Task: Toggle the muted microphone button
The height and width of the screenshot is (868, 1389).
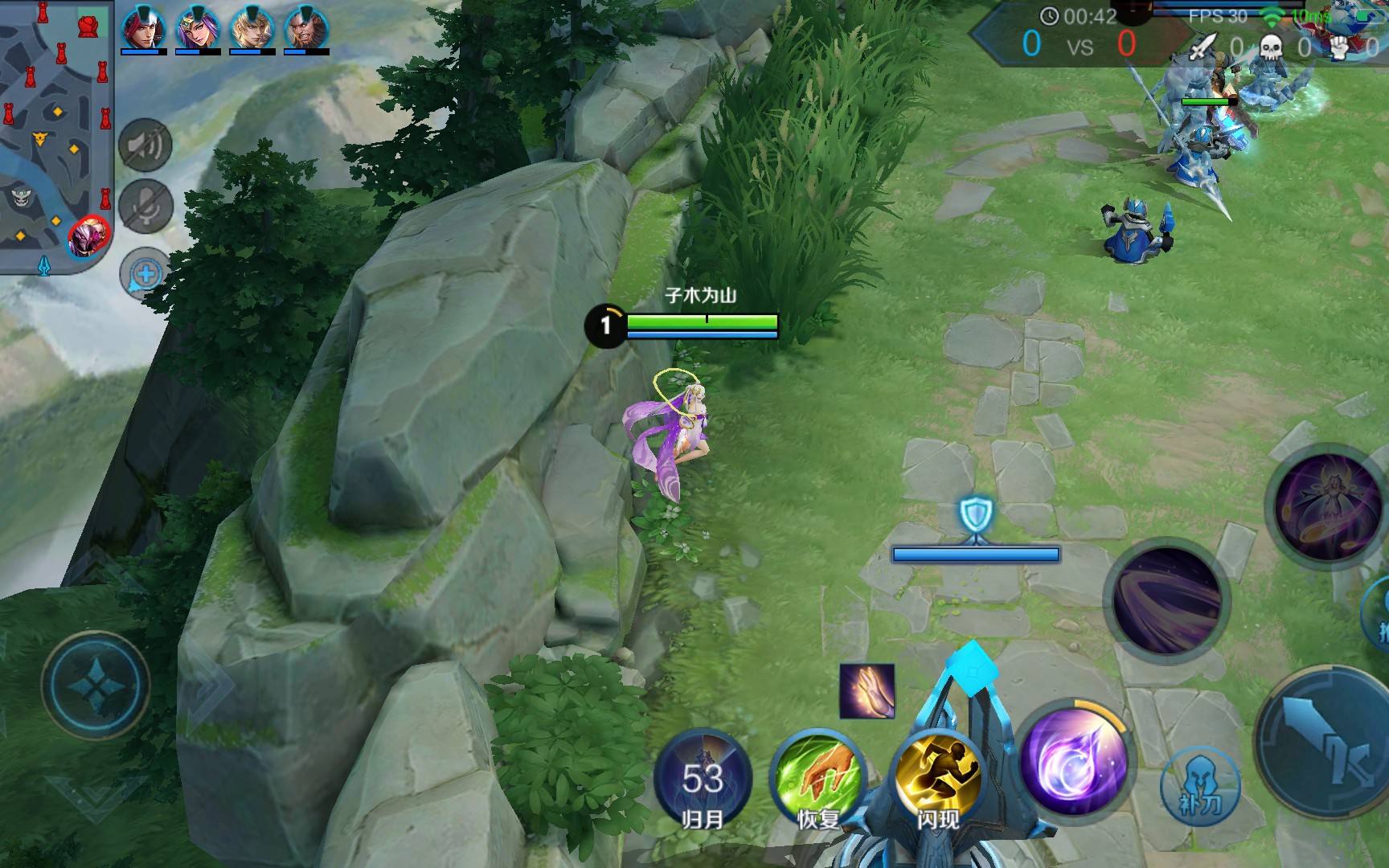Action: [145, 207]
